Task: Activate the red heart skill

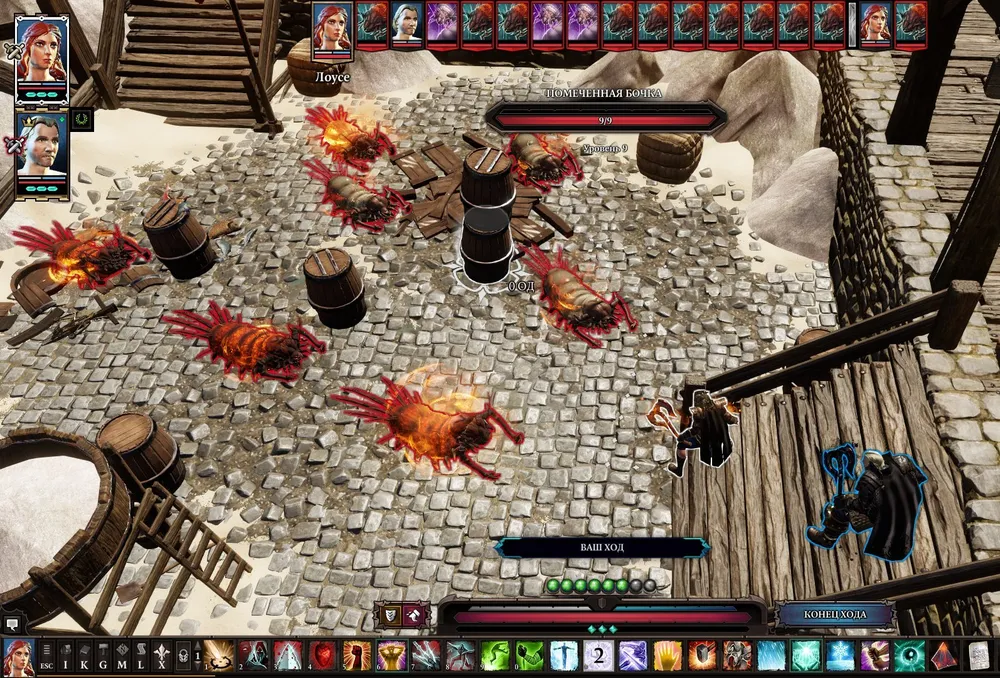Action: tap(323, 656)
